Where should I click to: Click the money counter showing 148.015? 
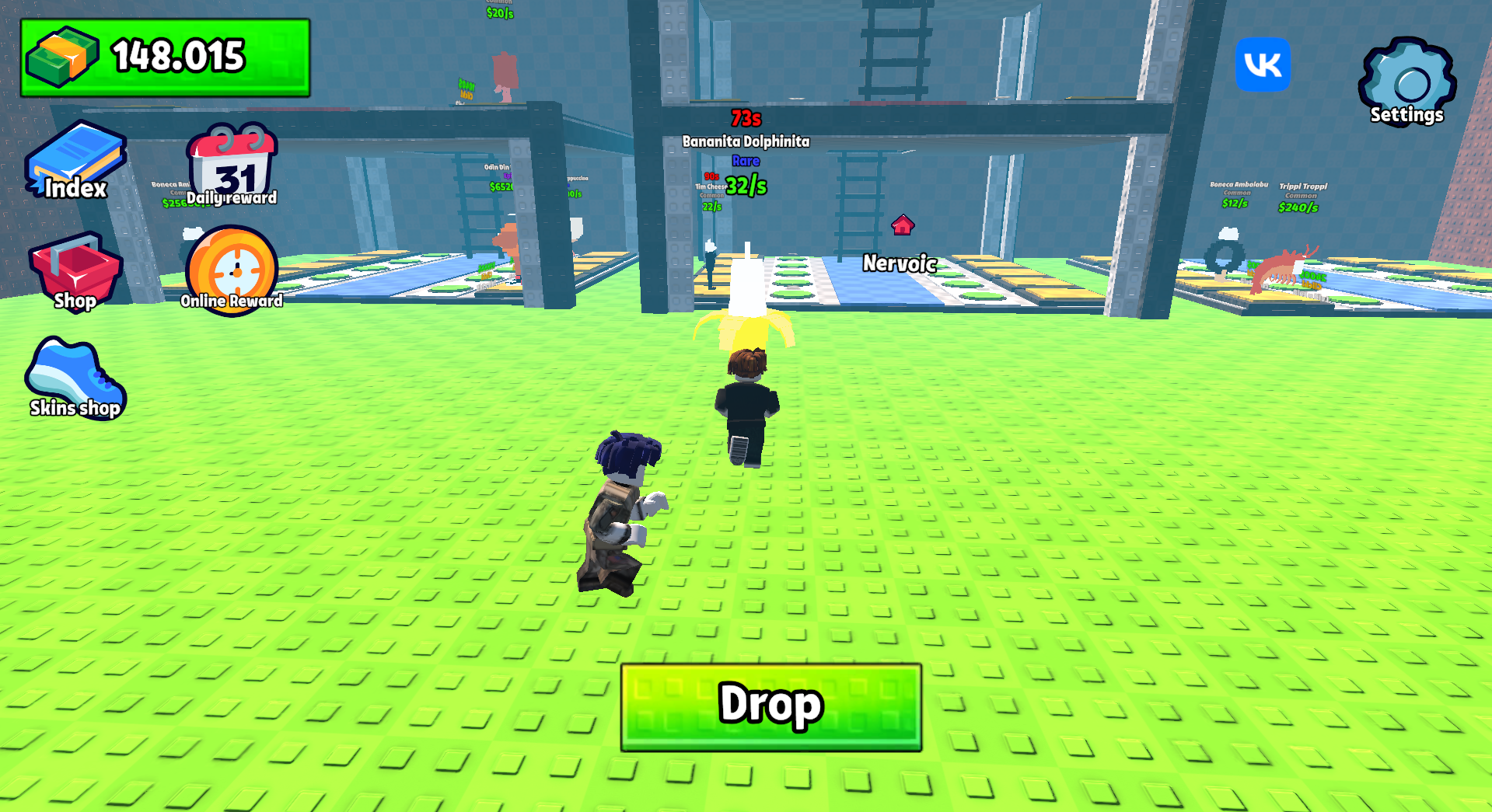(163, 56)
